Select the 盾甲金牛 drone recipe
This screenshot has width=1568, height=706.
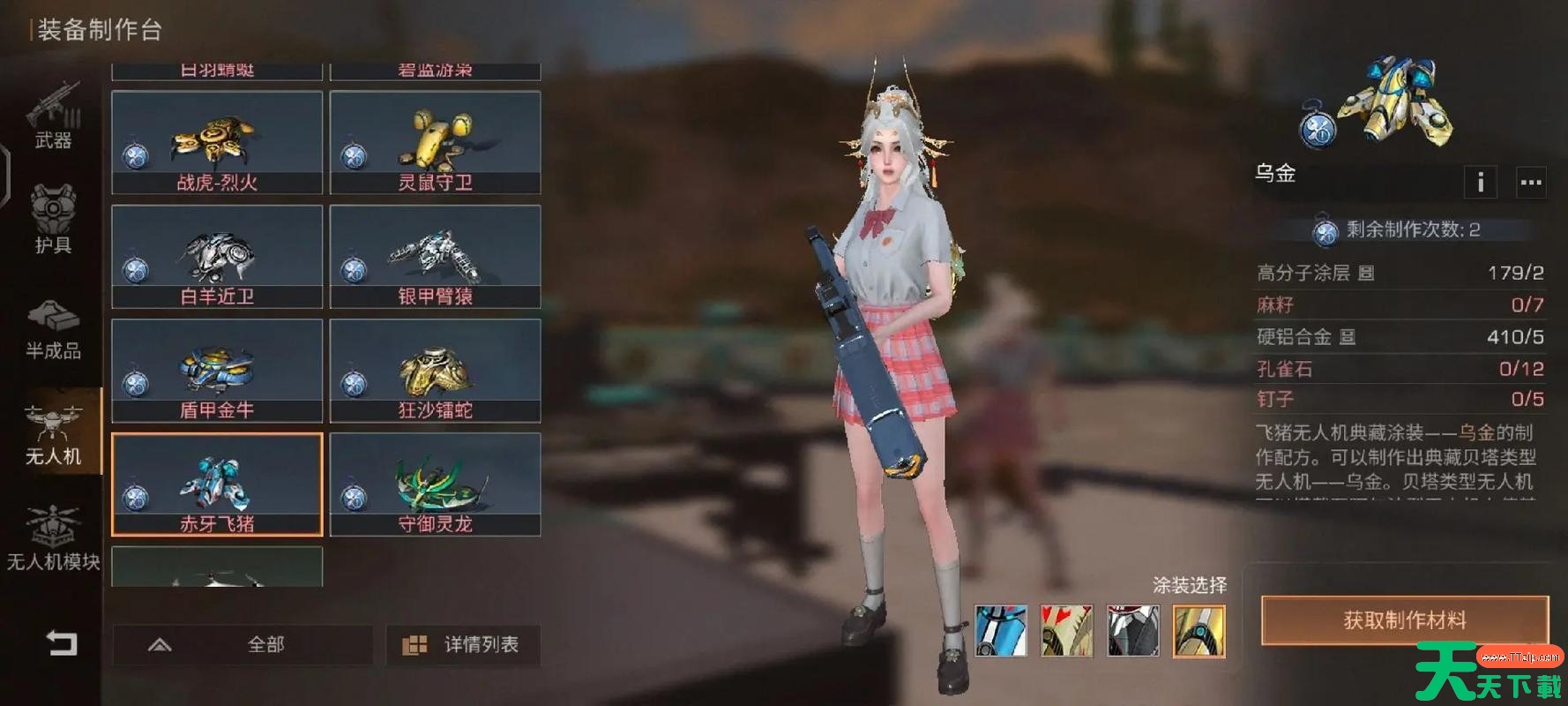pos(217,371)
